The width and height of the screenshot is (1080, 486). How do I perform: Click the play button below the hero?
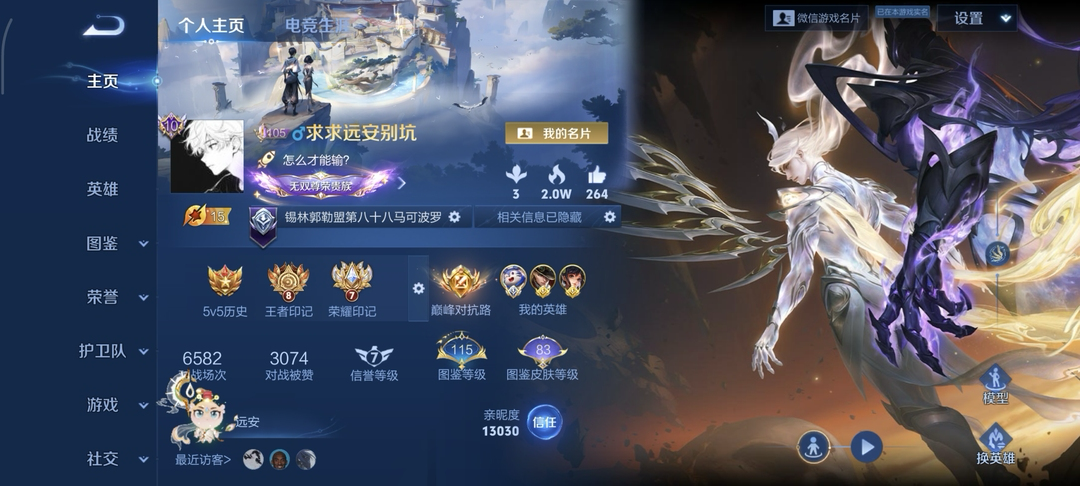click(867, 446)
